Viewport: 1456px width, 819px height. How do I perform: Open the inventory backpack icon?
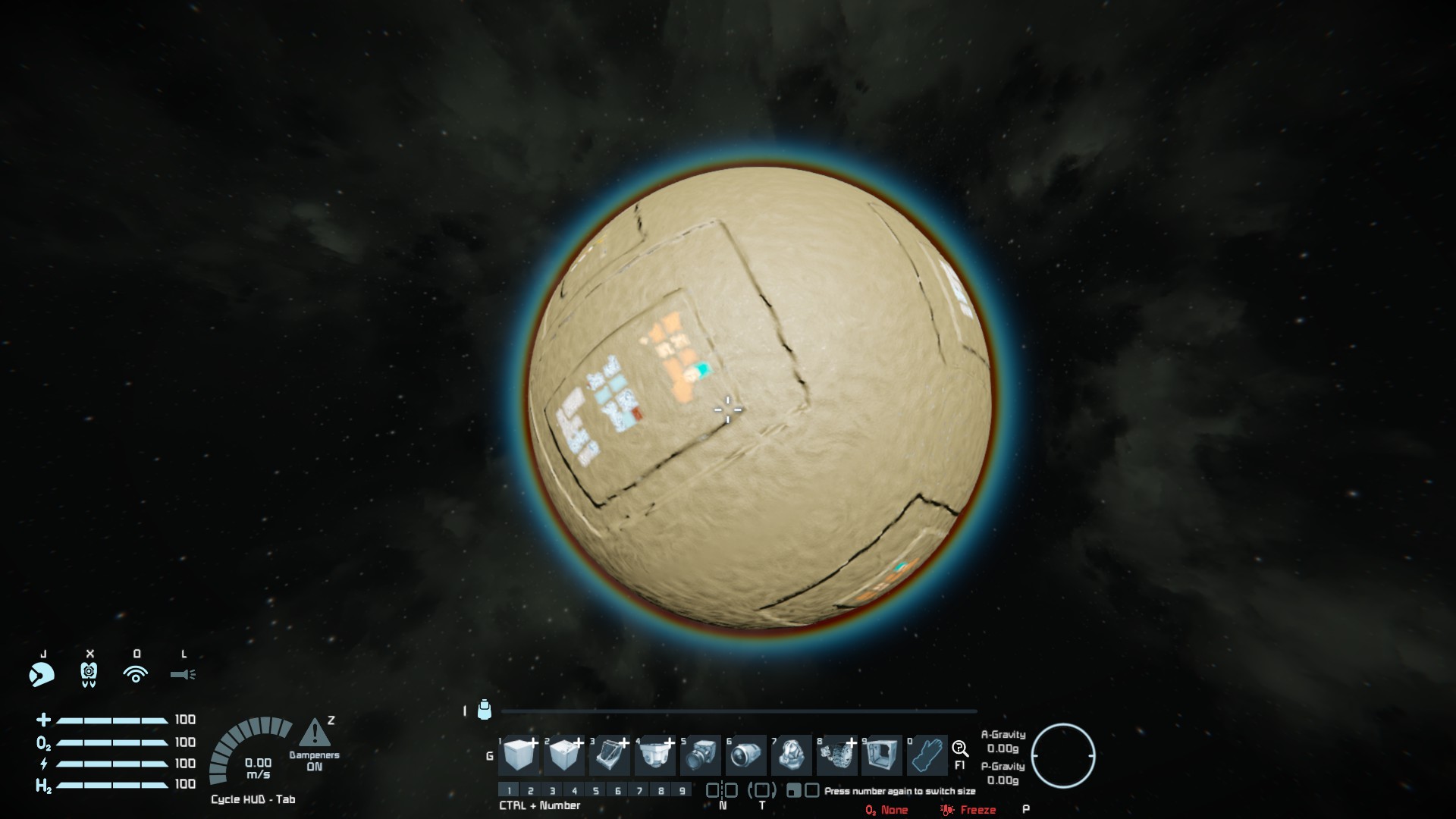point(485,711)
